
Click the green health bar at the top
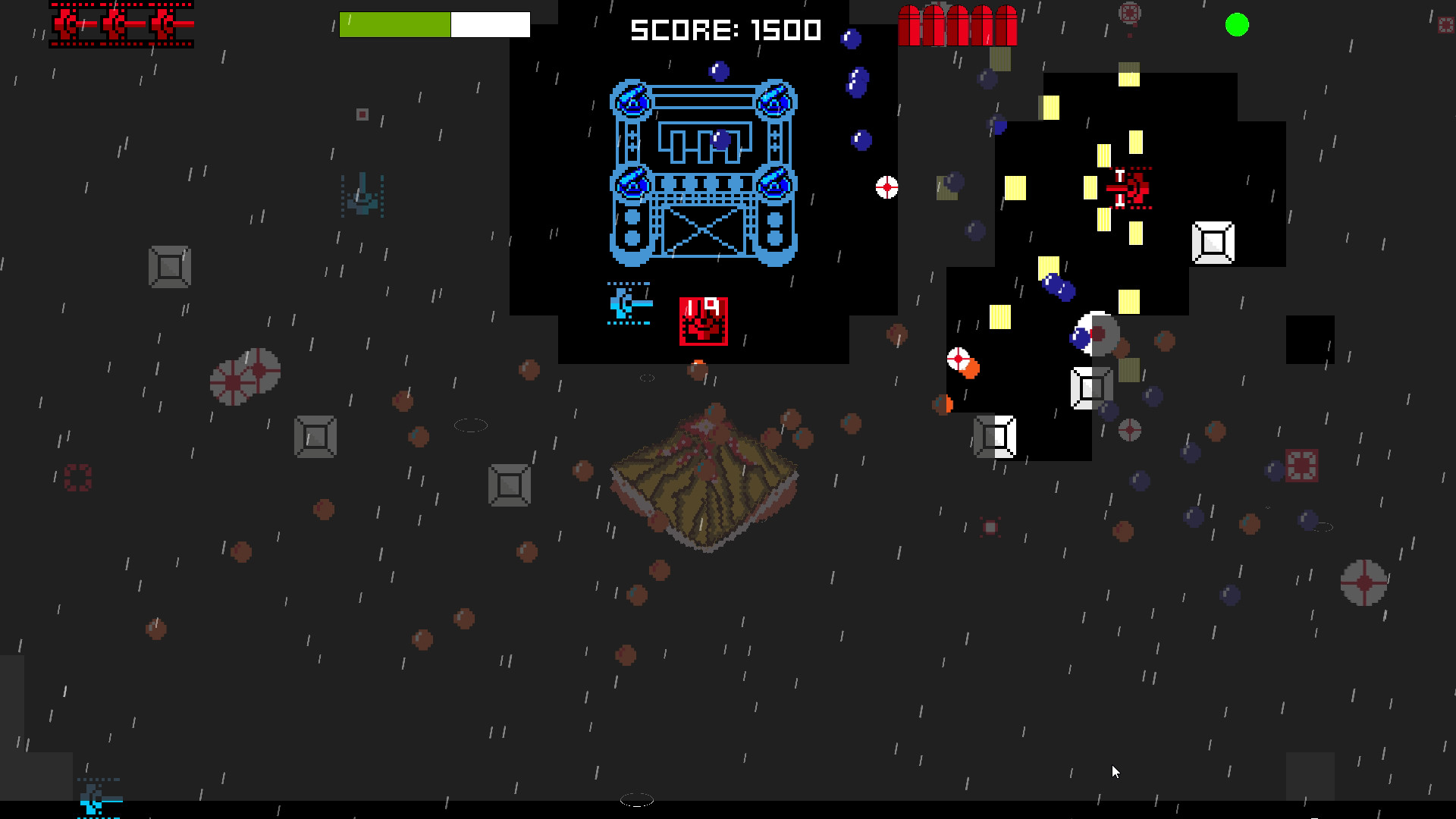pyautogui.click(x=394, y=24)
